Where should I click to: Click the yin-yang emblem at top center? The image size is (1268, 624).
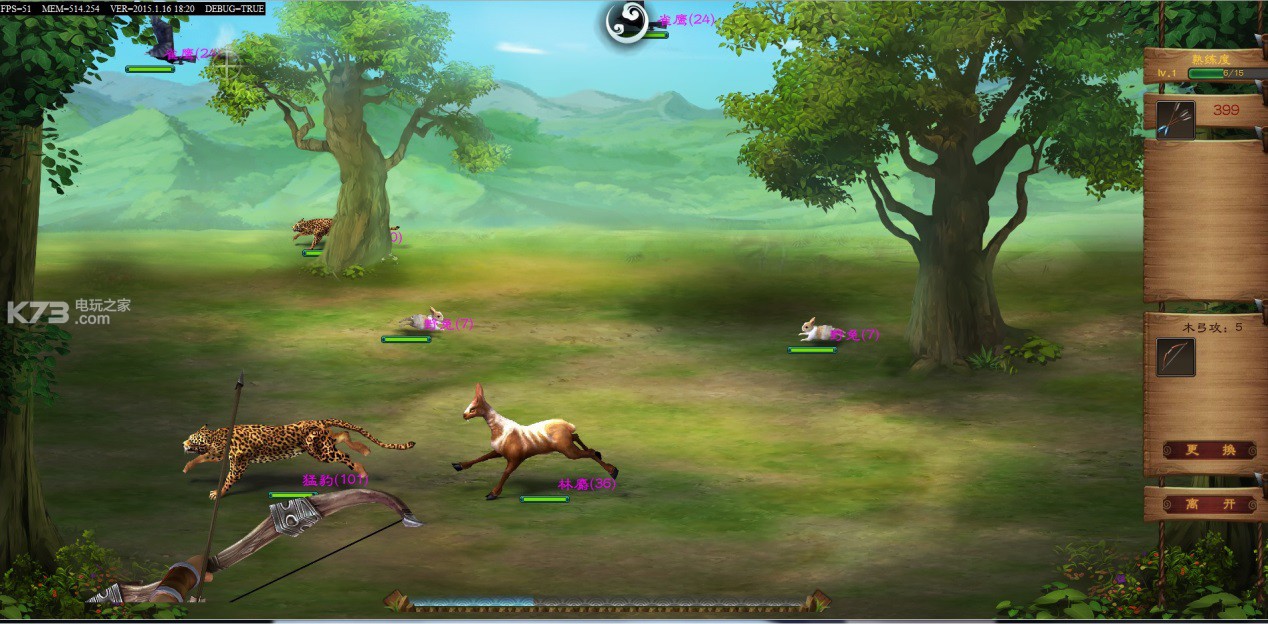627,22
